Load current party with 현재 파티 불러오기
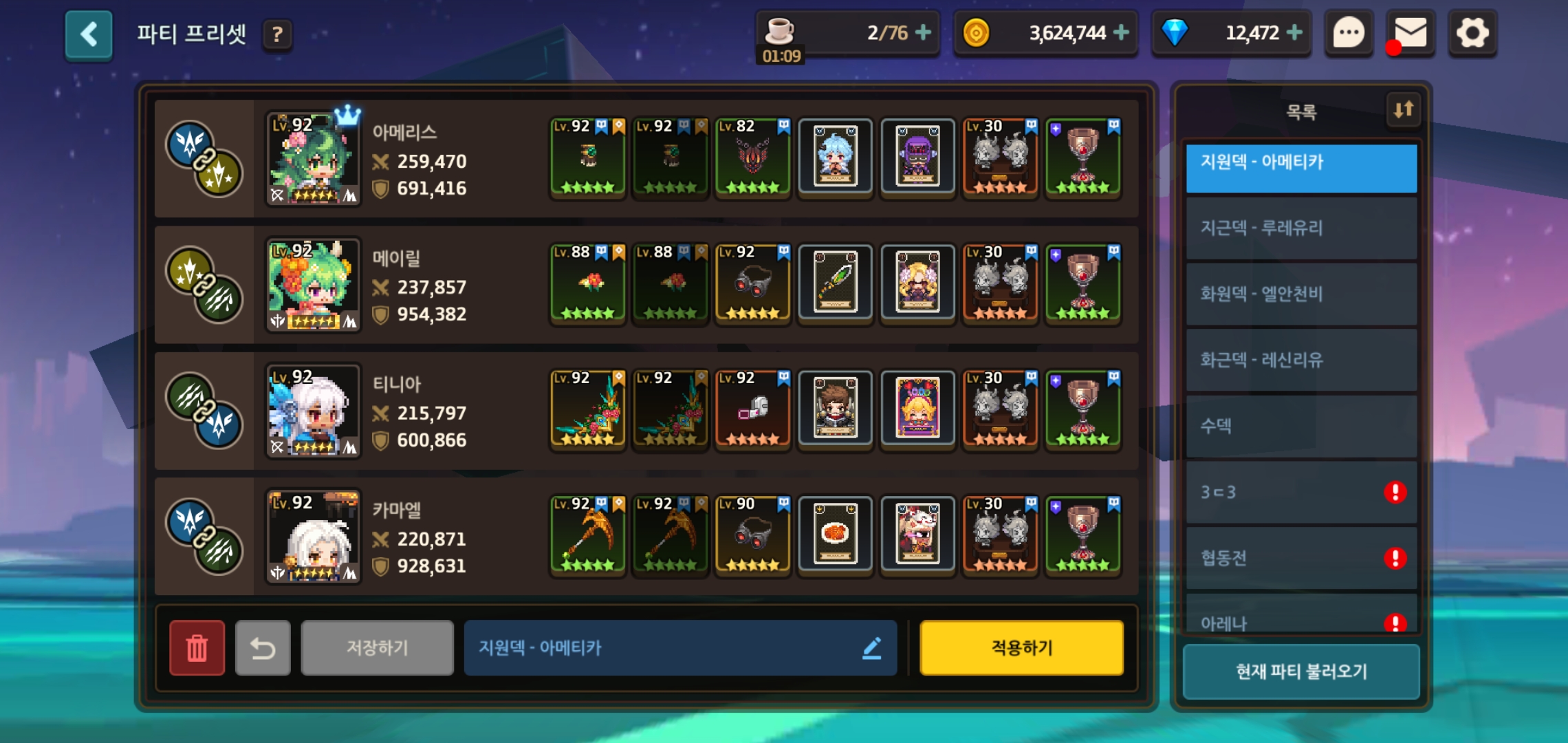This screenshot has width=1568, height=743. pos(1301,671)
